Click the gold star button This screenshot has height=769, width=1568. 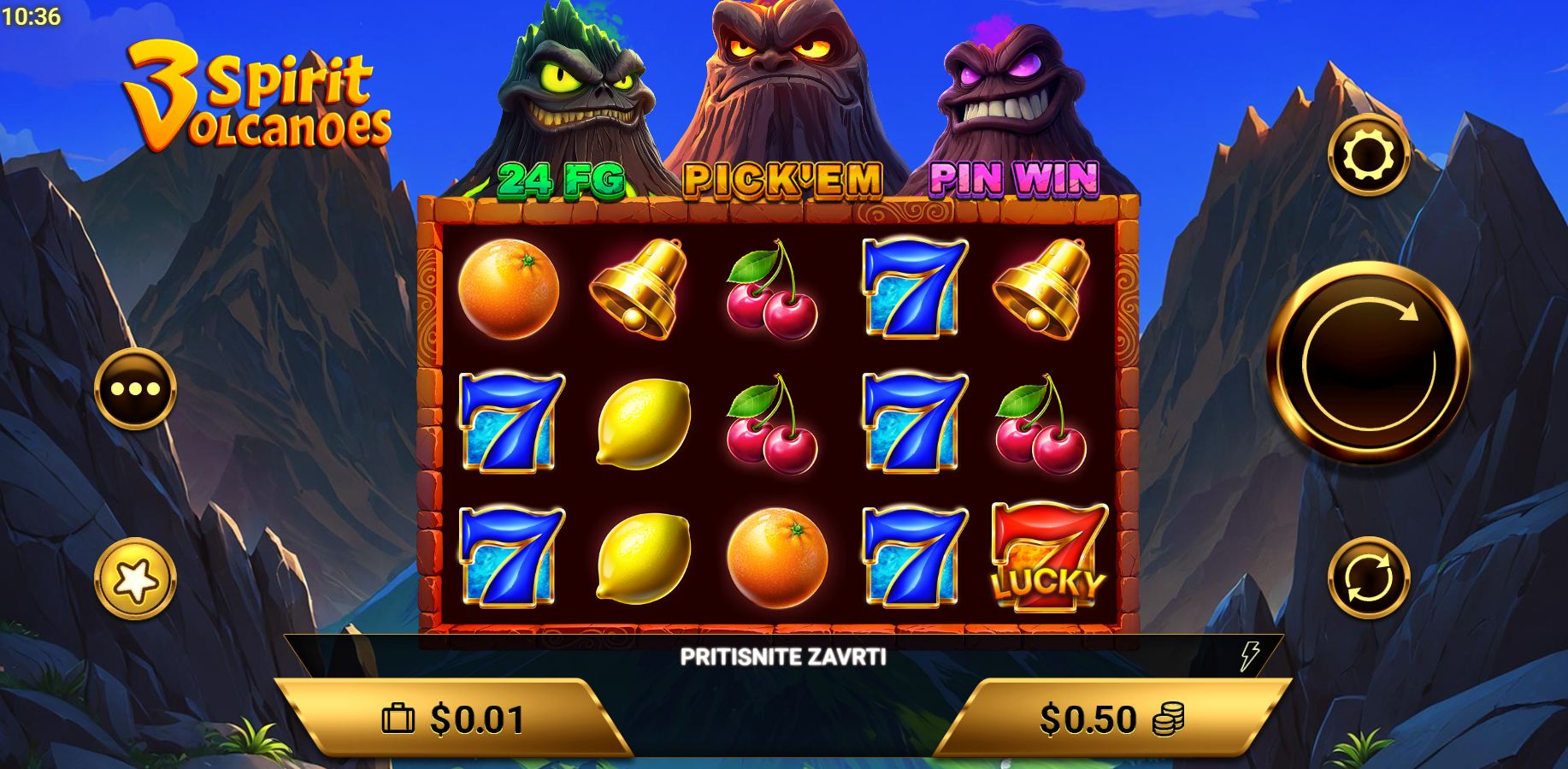coord(135,579)
